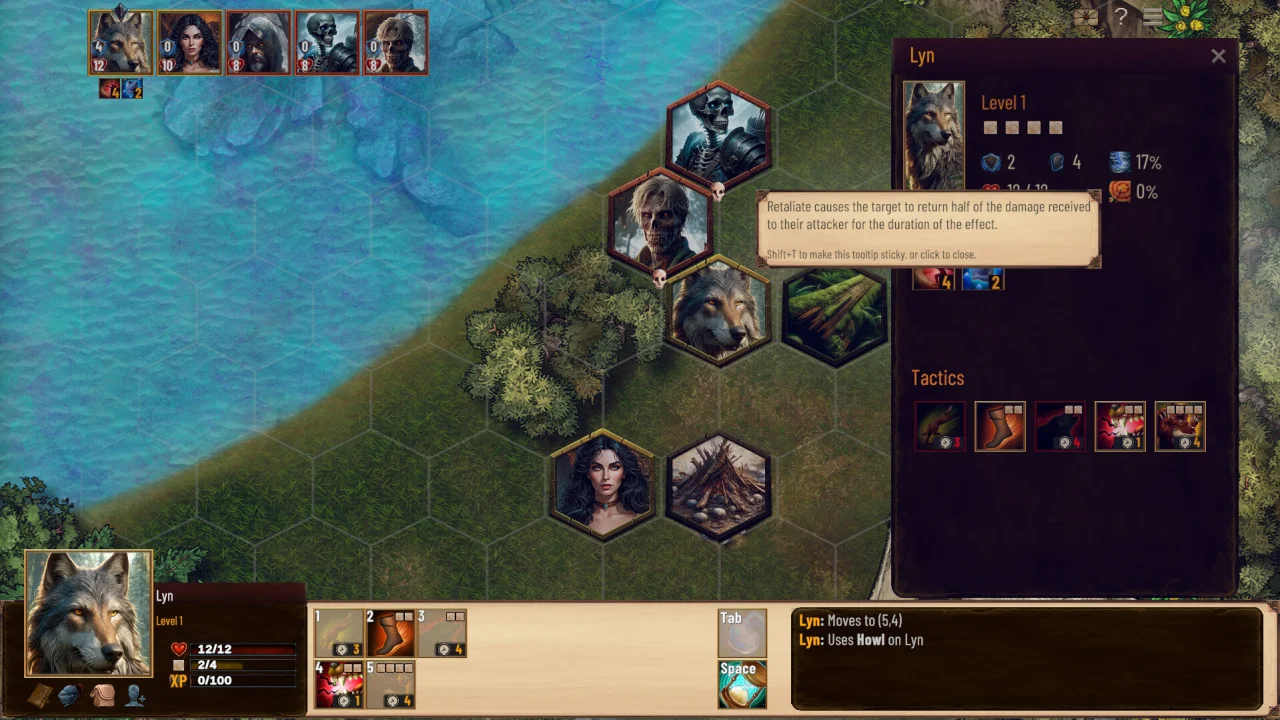
Task: Click the blue helmet equipment icon
Action: tap(70, 696)
